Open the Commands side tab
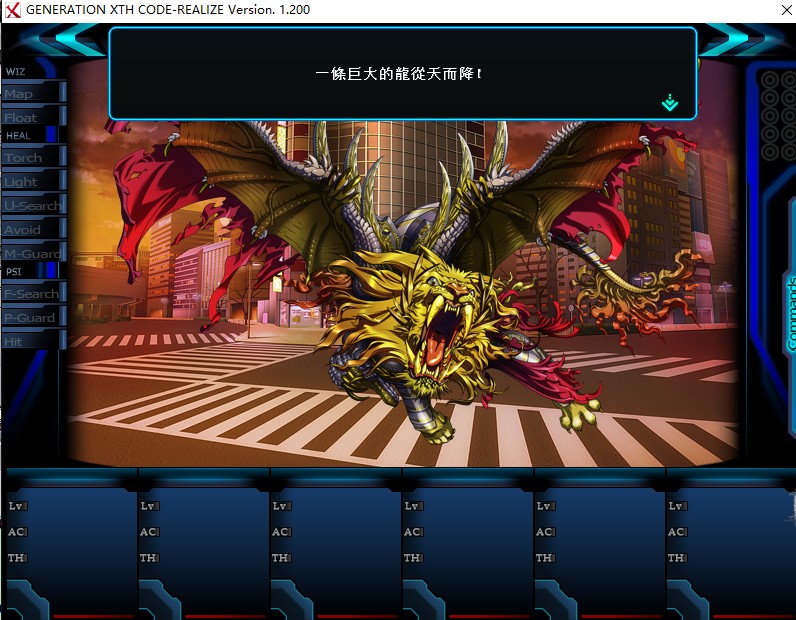The width and height of the screenshot is (796, 620). click(789, 312)
